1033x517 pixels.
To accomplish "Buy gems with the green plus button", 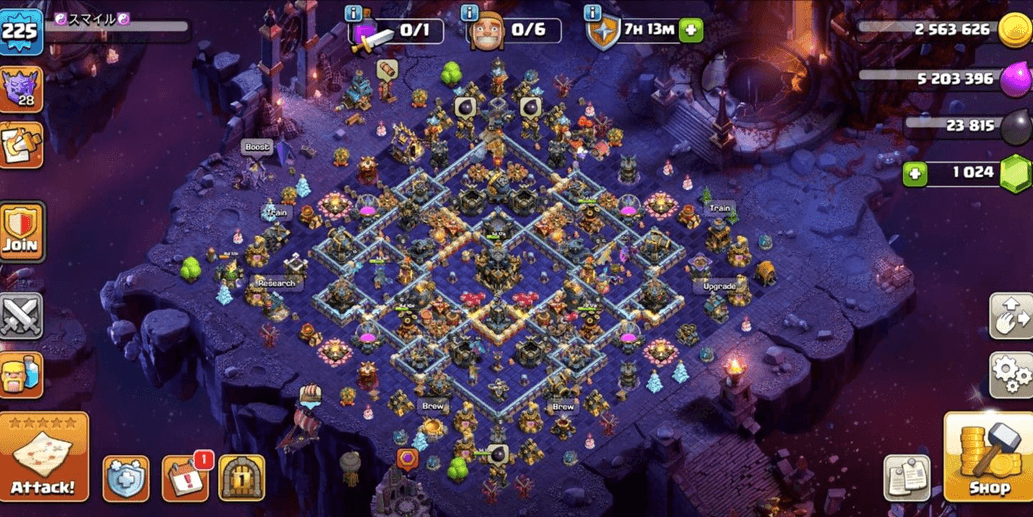I will pyautogui.click(x=914, y=173).
